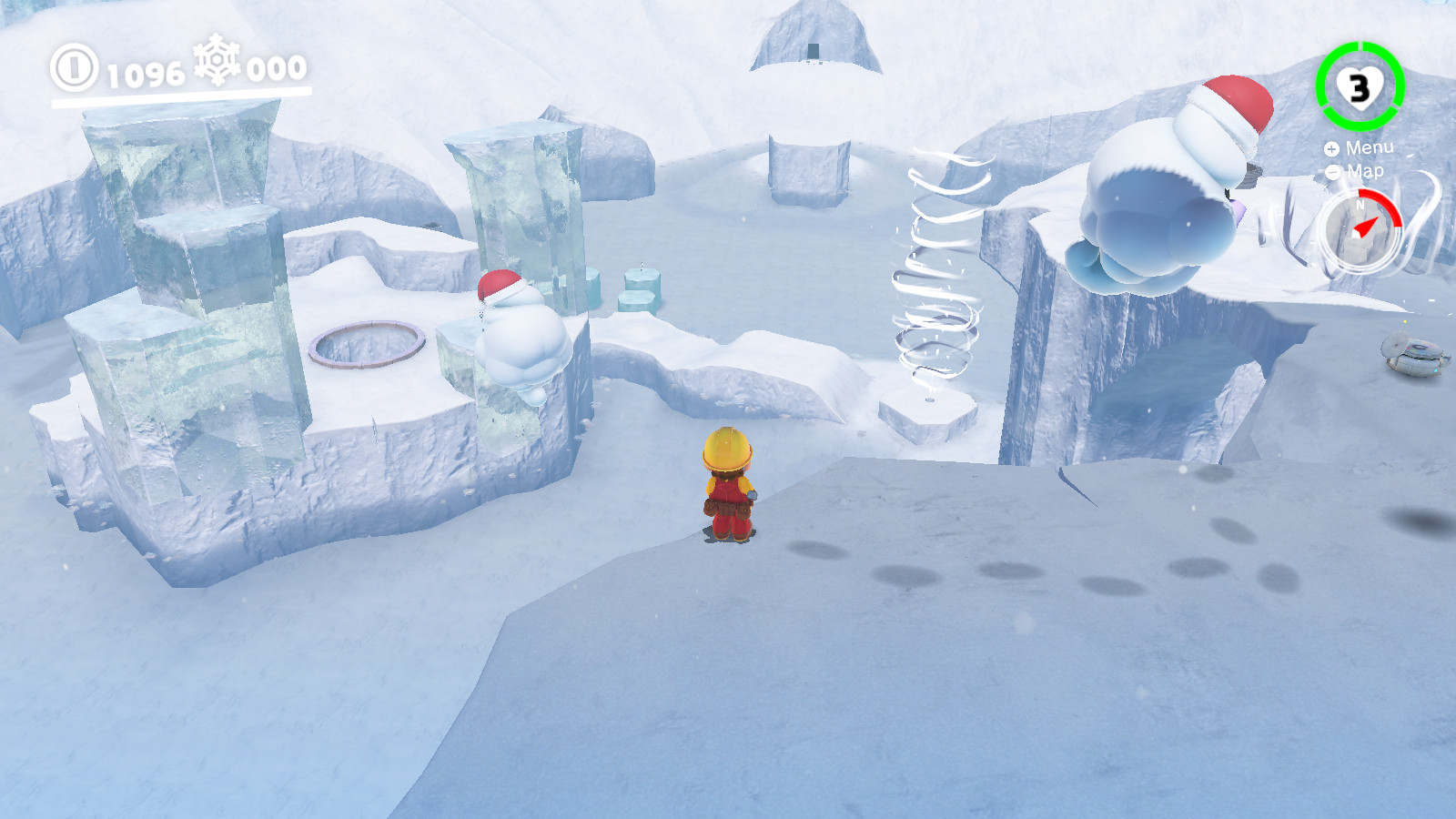Open the Menu label in the top right
Screen dimensions: 1456x819
pos(1371,147)
